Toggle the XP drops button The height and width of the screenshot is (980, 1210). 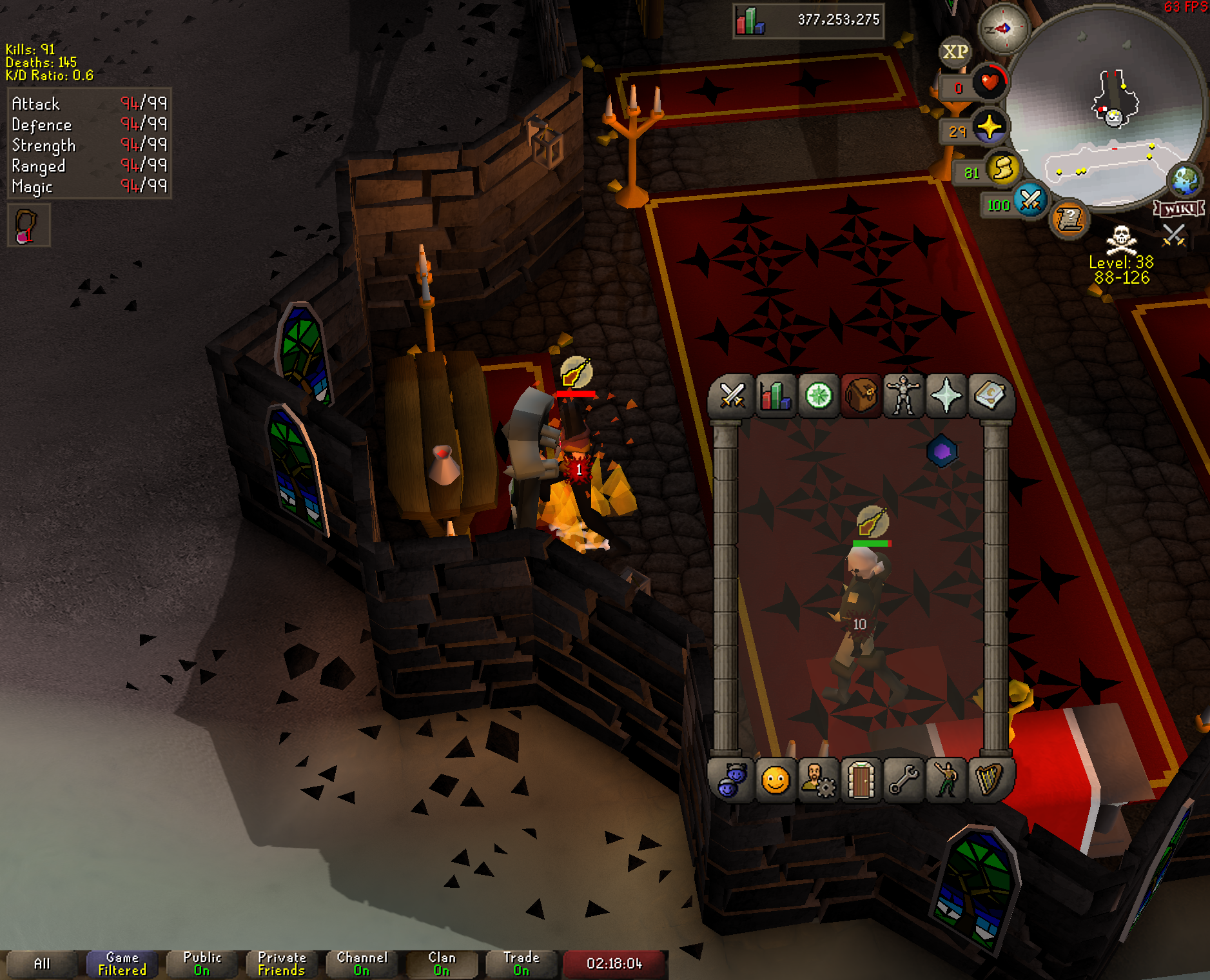955,52
